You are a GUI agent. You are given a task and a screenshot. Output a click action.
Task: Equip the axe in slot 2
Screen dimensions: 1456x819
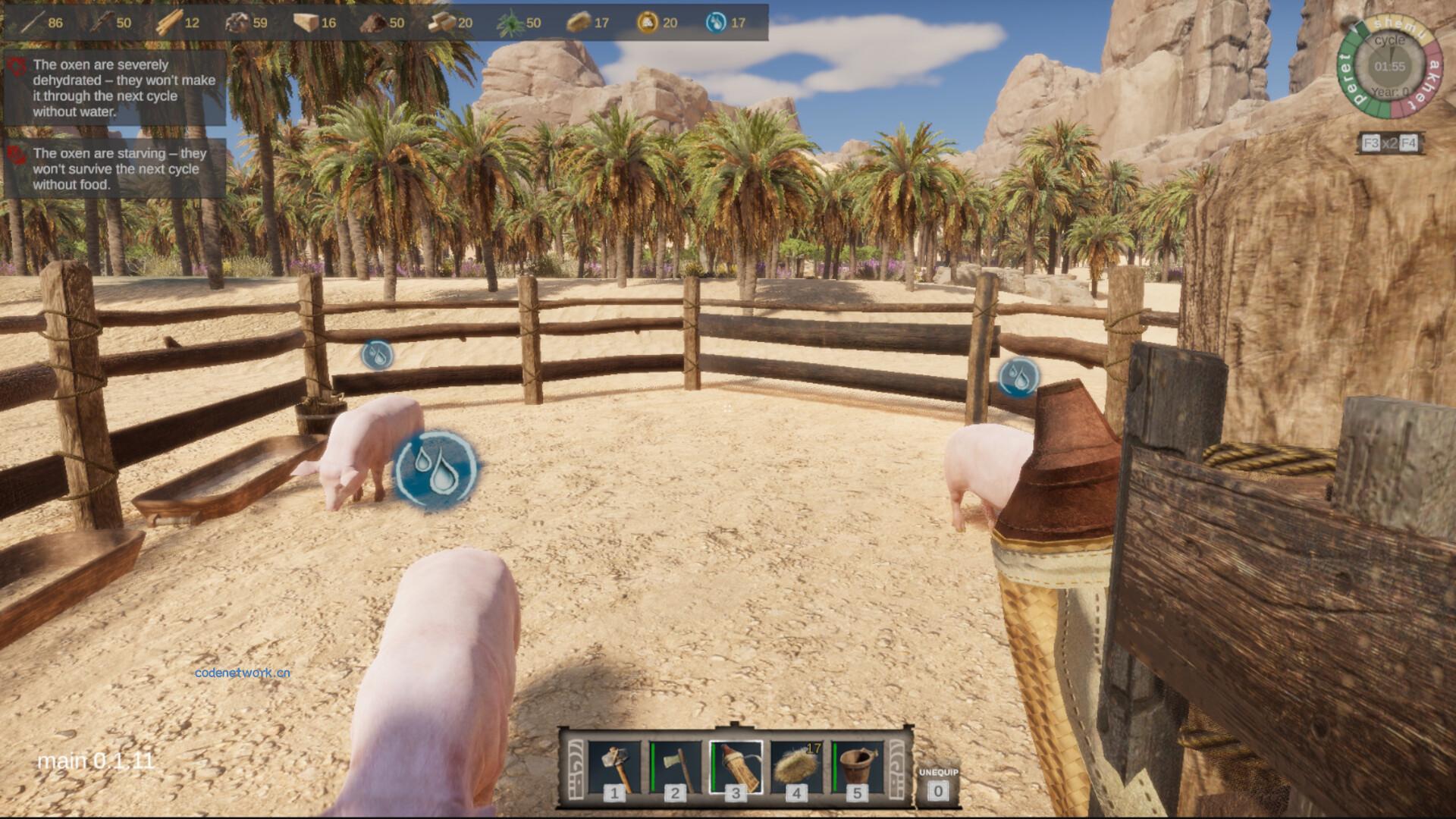pos(675,767)
